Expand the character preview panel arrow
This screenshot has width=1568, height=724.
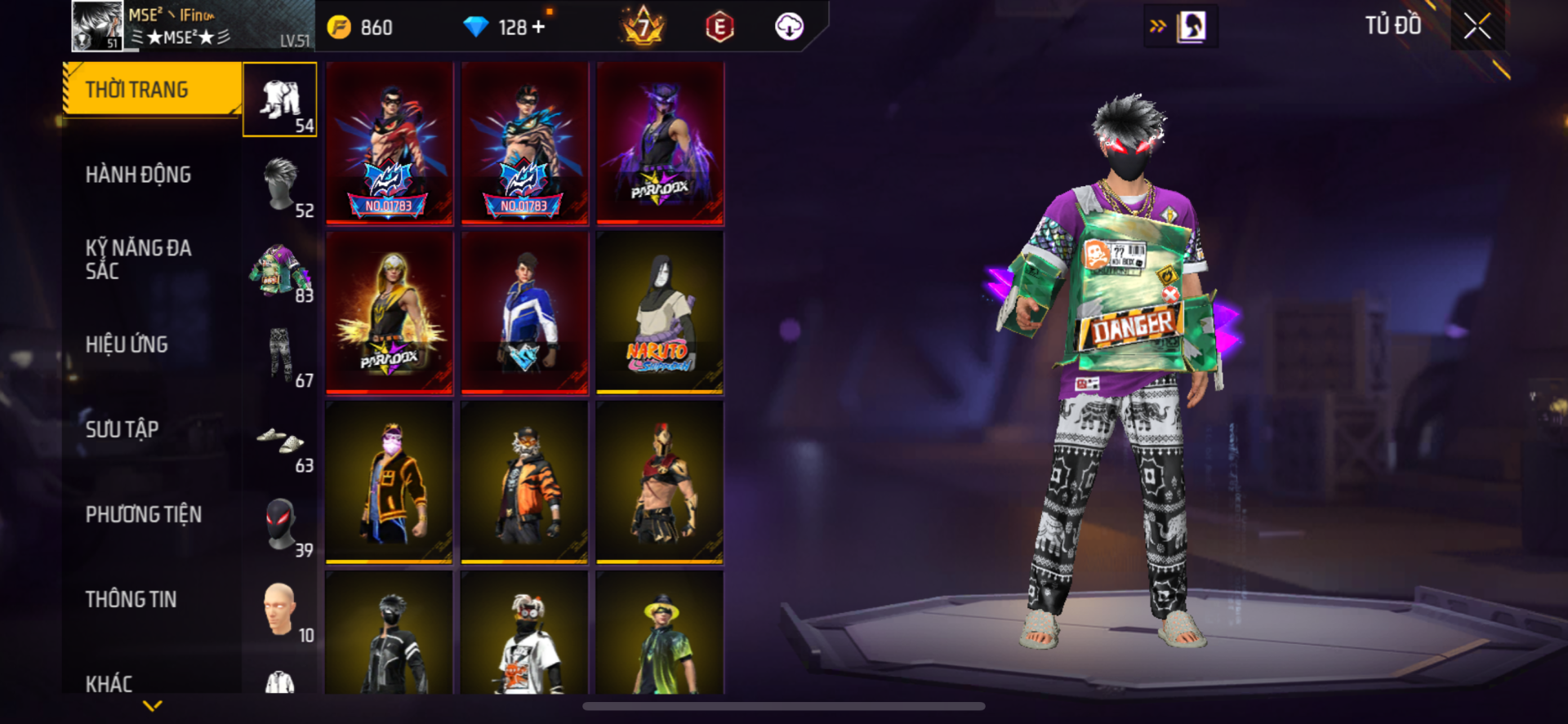tap(1158, 26)
